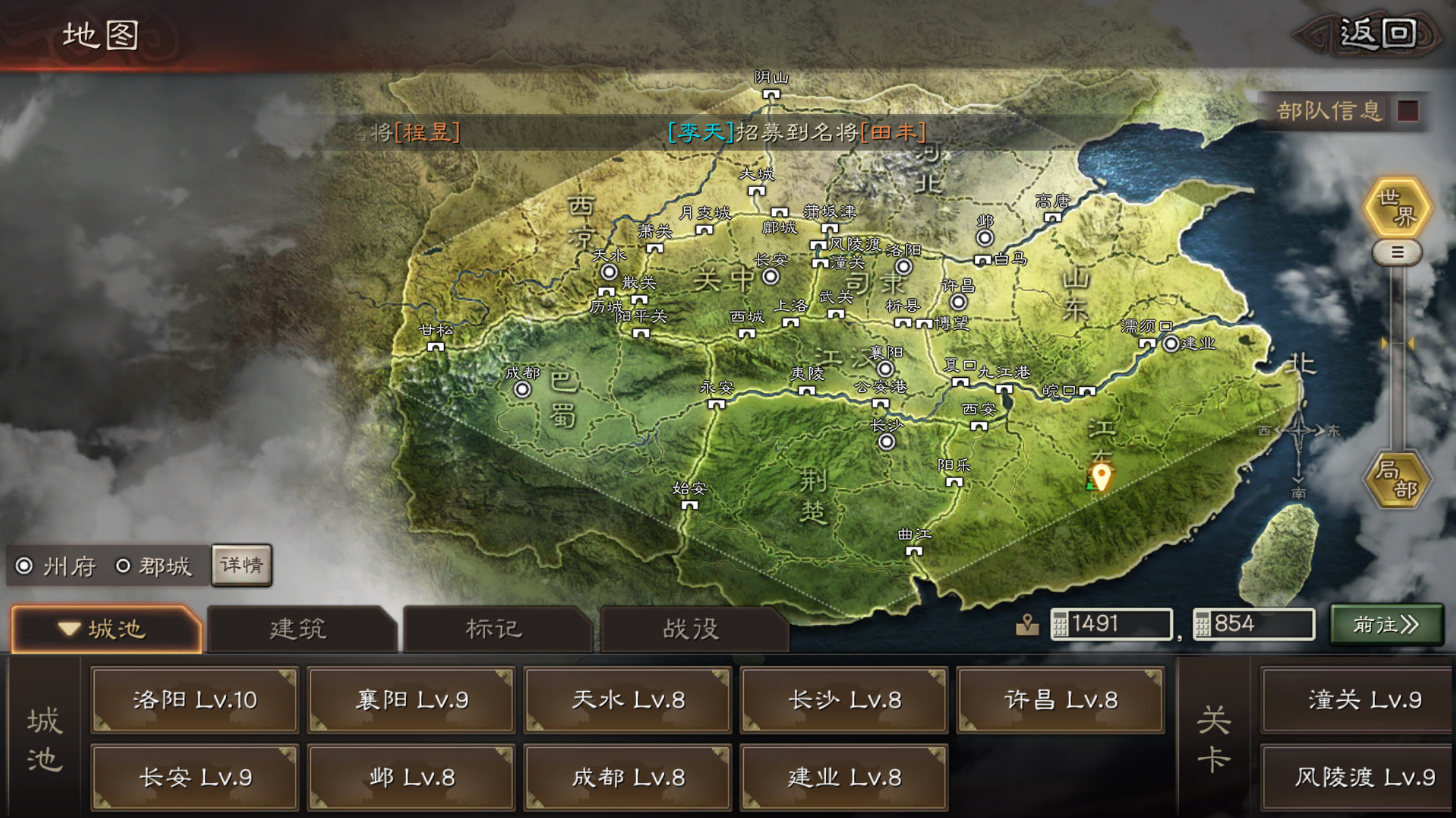Screen dimensions: 1456x818
Task: Switch map to 世界 view
Action: click(x=1397, y=208)
